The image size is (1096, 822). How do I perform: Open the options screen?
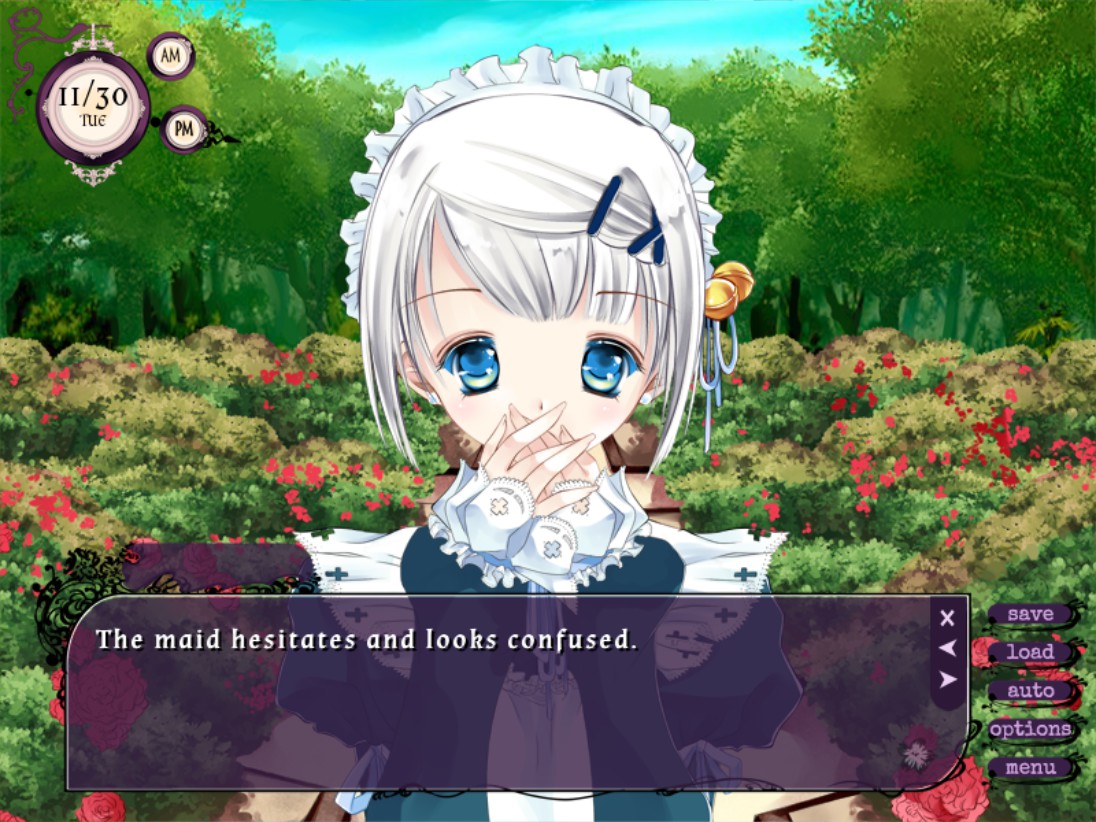point(1030,729)
